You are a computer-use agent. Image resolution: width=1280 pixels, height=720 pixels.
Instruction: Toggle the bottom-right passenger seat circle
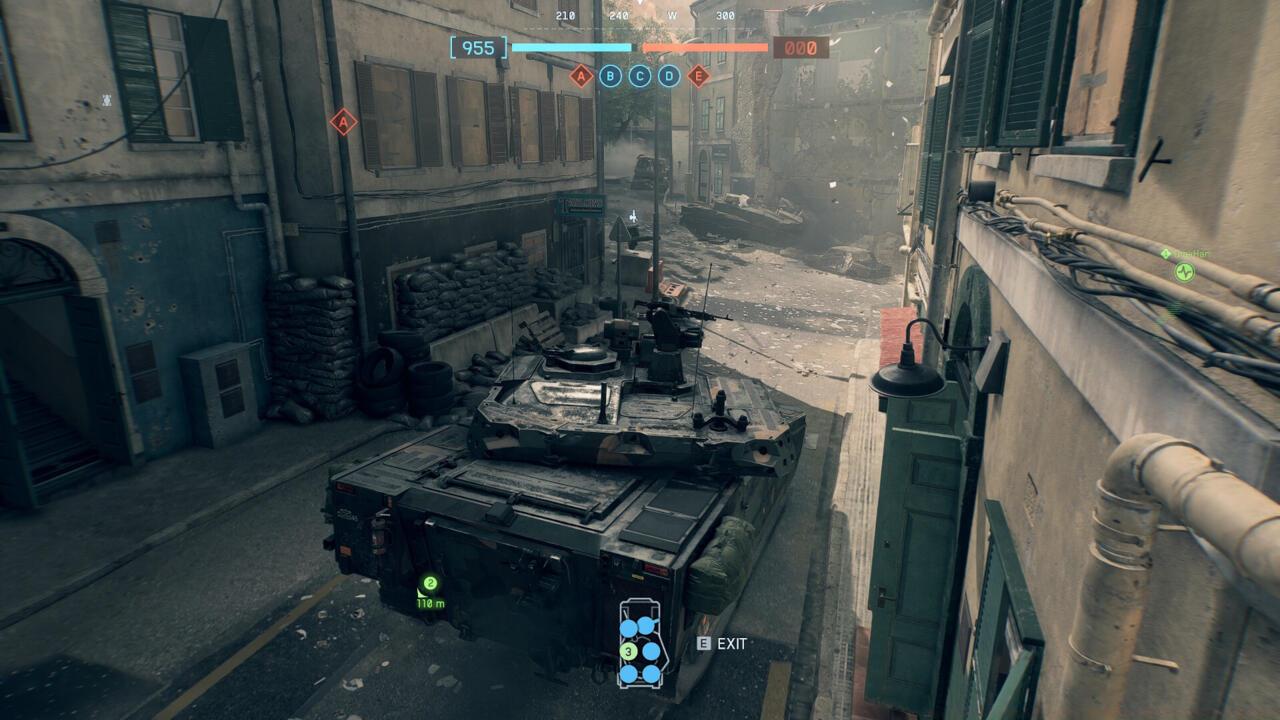(652, 673)
